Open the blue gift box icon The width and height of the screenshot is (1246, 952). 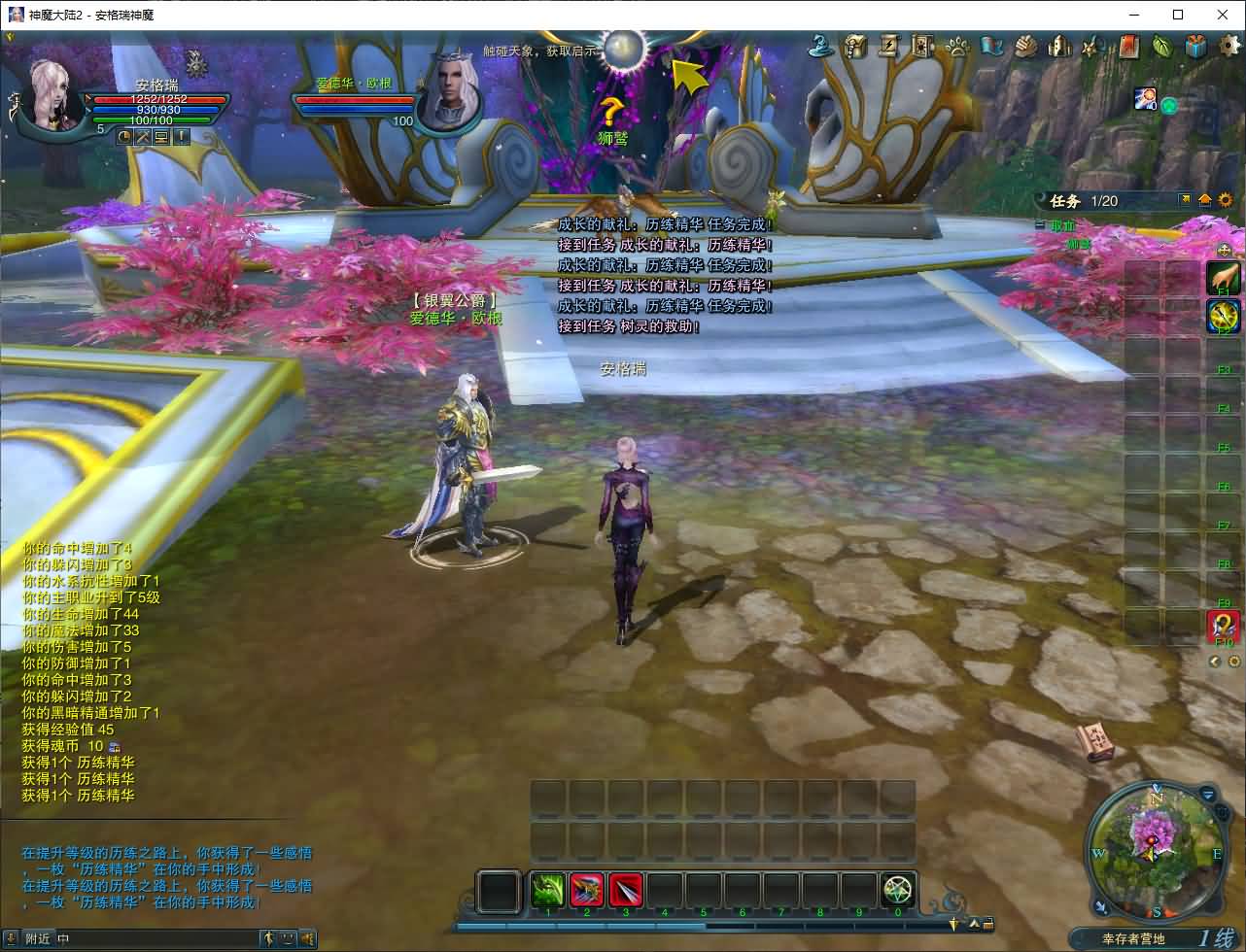click(1196, 46)
